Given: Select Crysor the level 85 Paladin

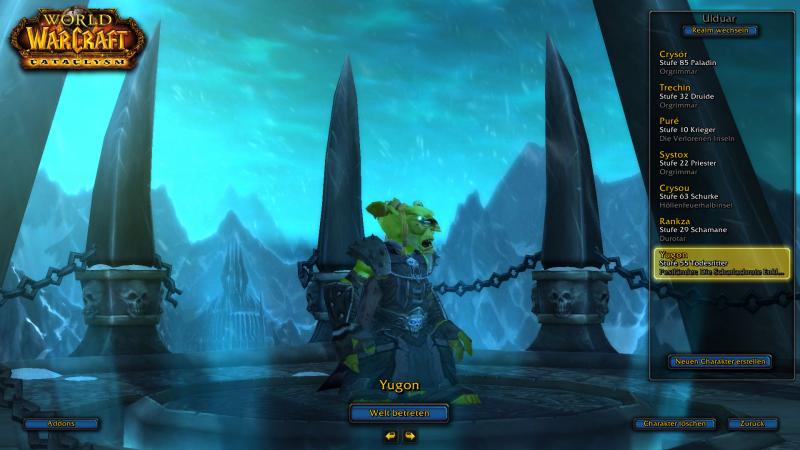Looking at the screenshot, I should point(718,60).
